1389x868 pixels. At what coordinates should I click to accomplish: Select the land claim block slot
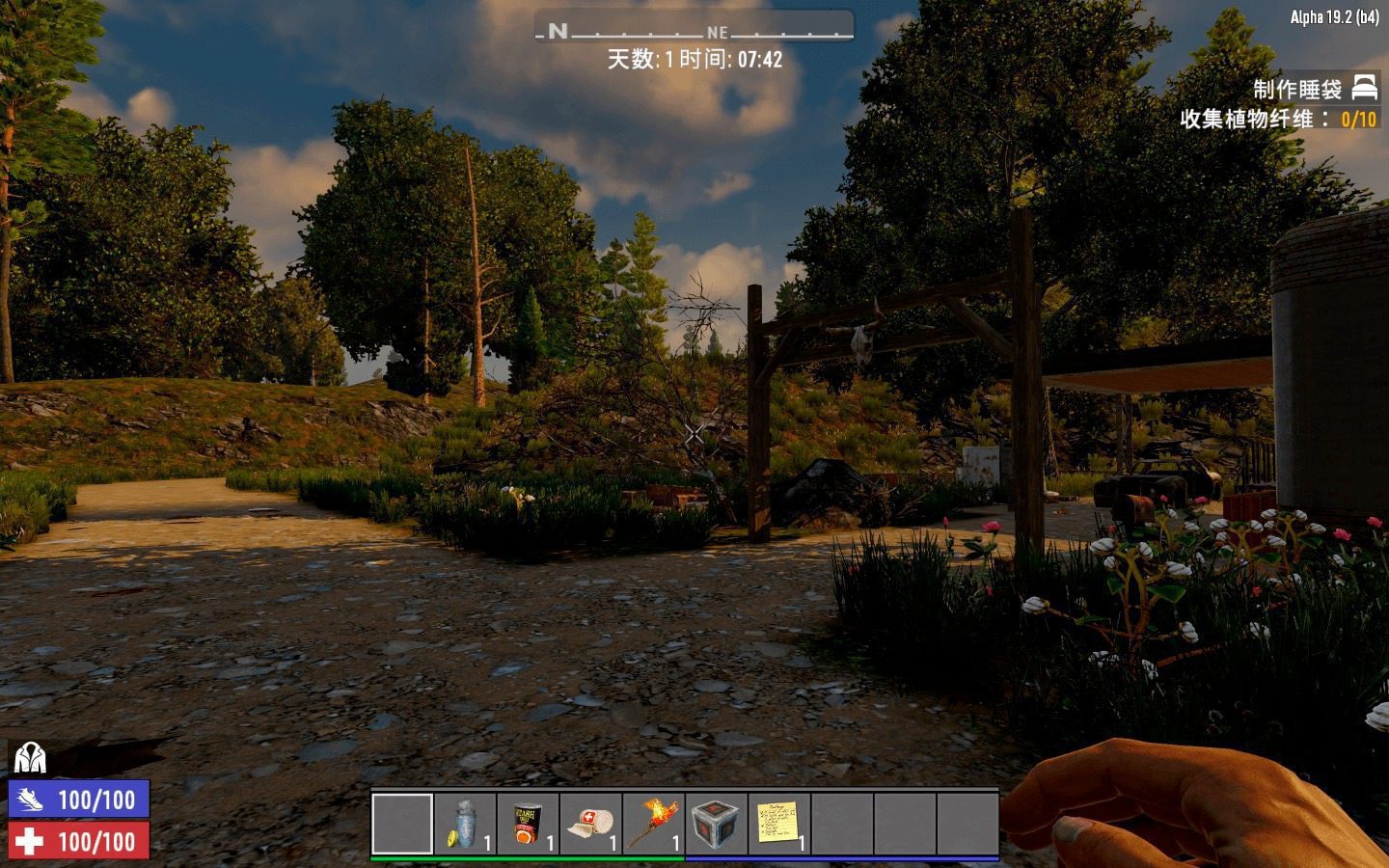(x=716, y=824)
